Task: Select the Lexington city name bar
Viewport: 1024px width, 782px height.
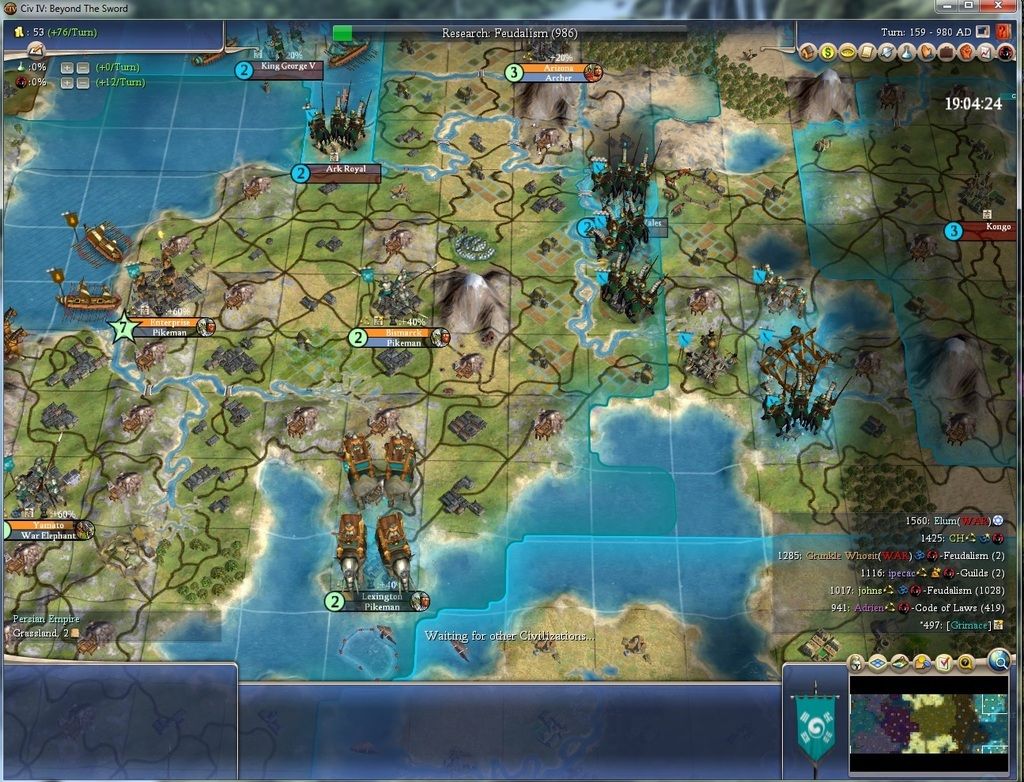Action: click(x=382, y=597)
